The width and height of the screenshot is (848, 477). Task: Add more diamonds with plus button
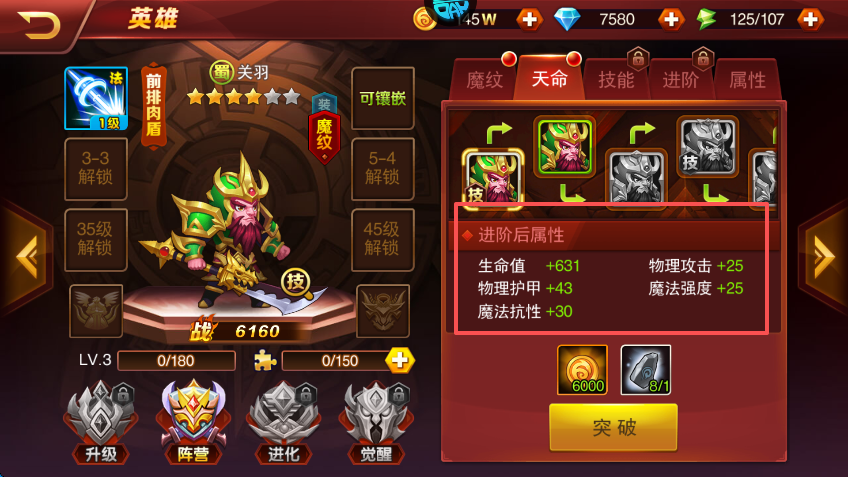click(670, 19)
